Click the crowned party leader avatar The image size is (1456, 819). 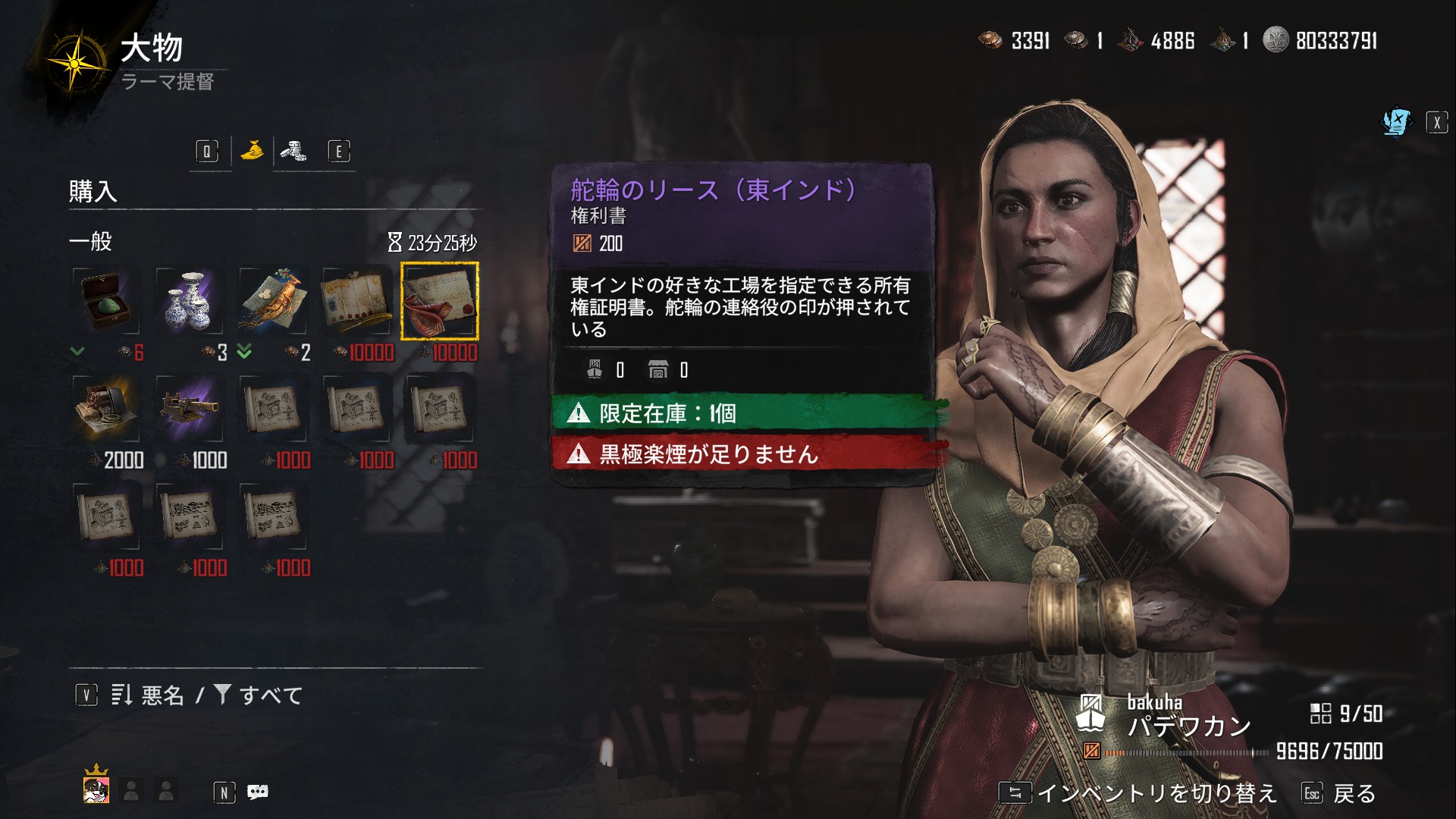pos(96,789)
